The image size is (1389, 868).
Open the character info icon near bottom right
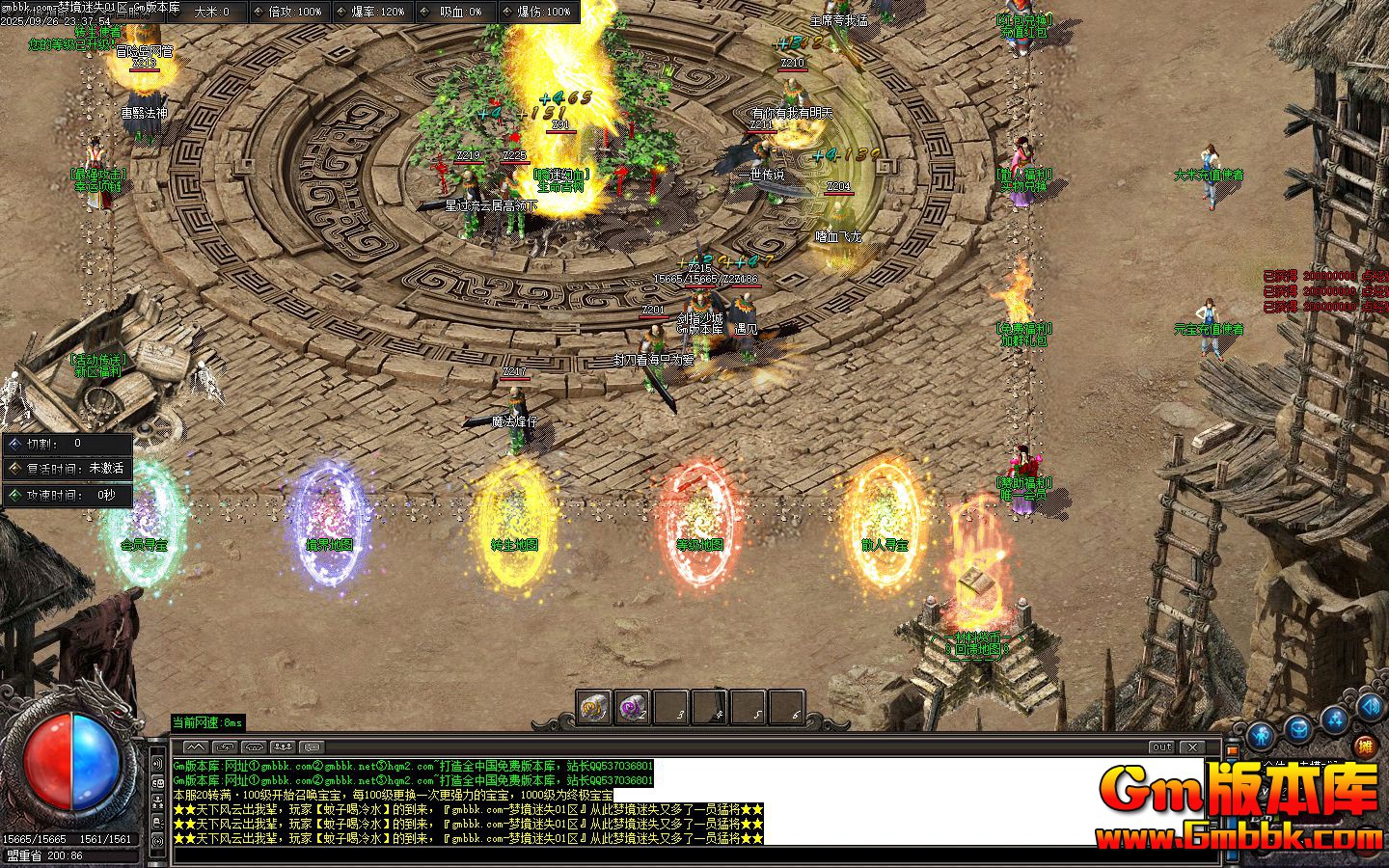(x=1260, y=736)
